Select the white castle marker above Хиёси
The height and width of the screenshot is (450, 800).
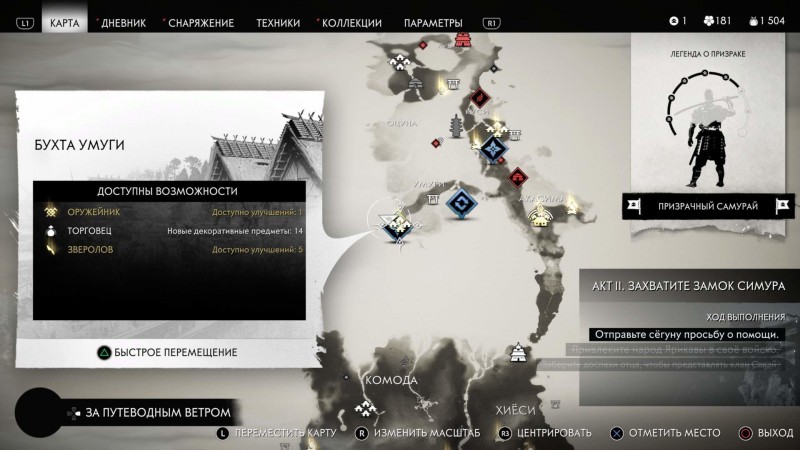[519, 353]
